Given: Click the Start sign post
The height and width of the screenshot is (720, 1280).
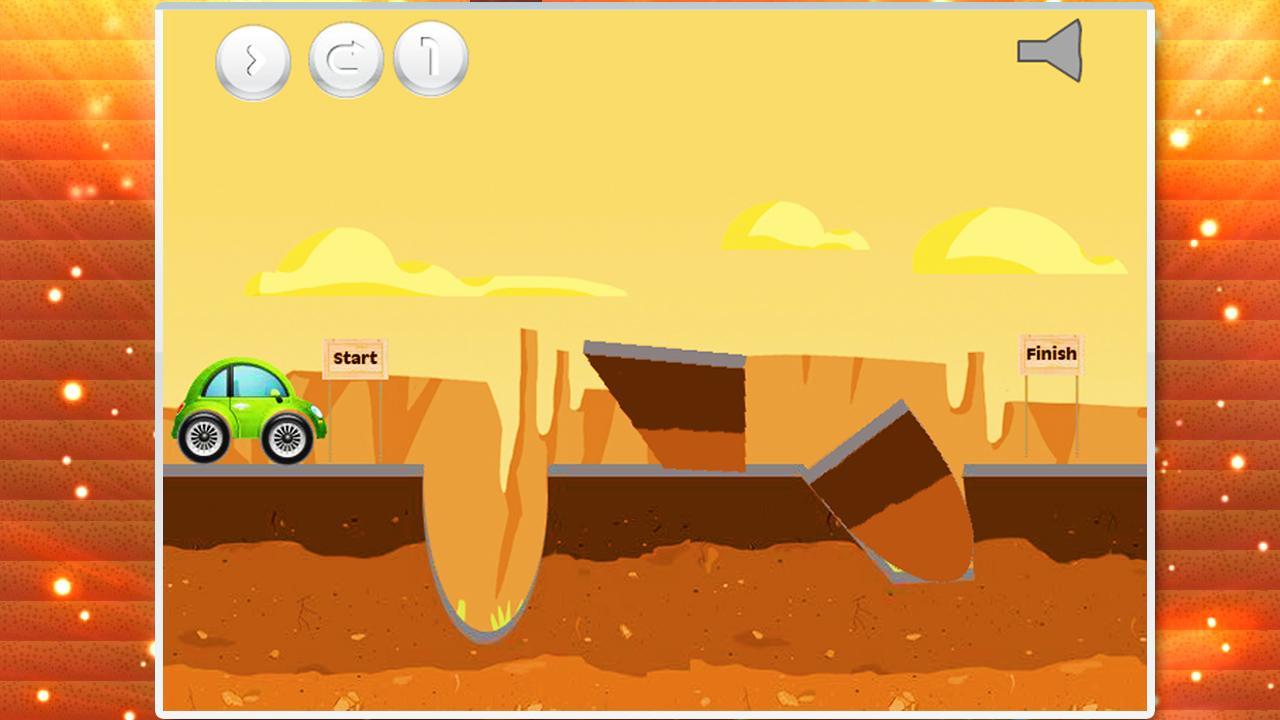Looking at the screenshot, I should (353, 357).
